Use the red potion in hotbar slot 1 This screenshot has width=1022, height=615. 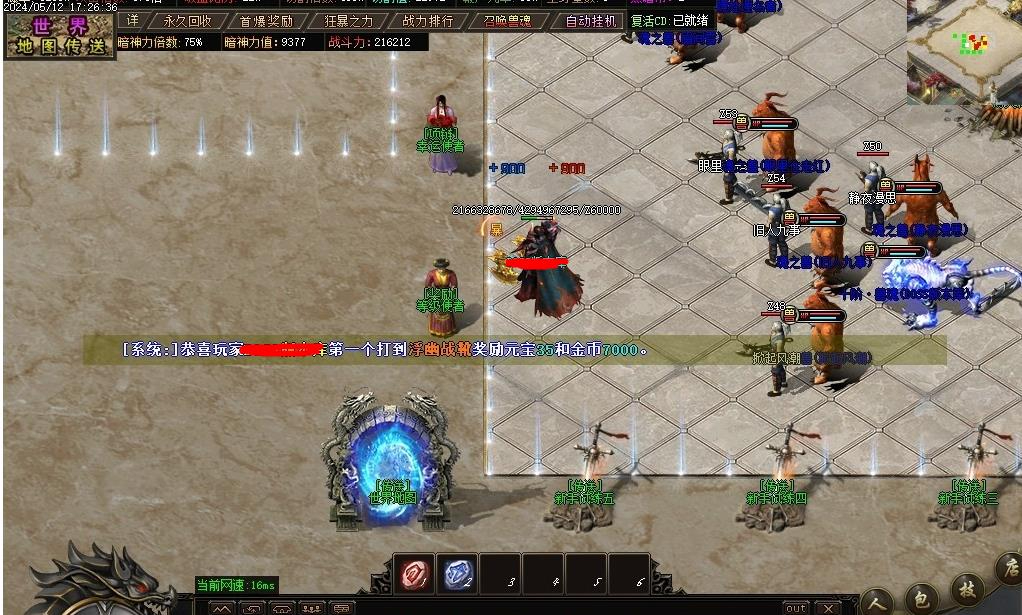tap(413, 574)
